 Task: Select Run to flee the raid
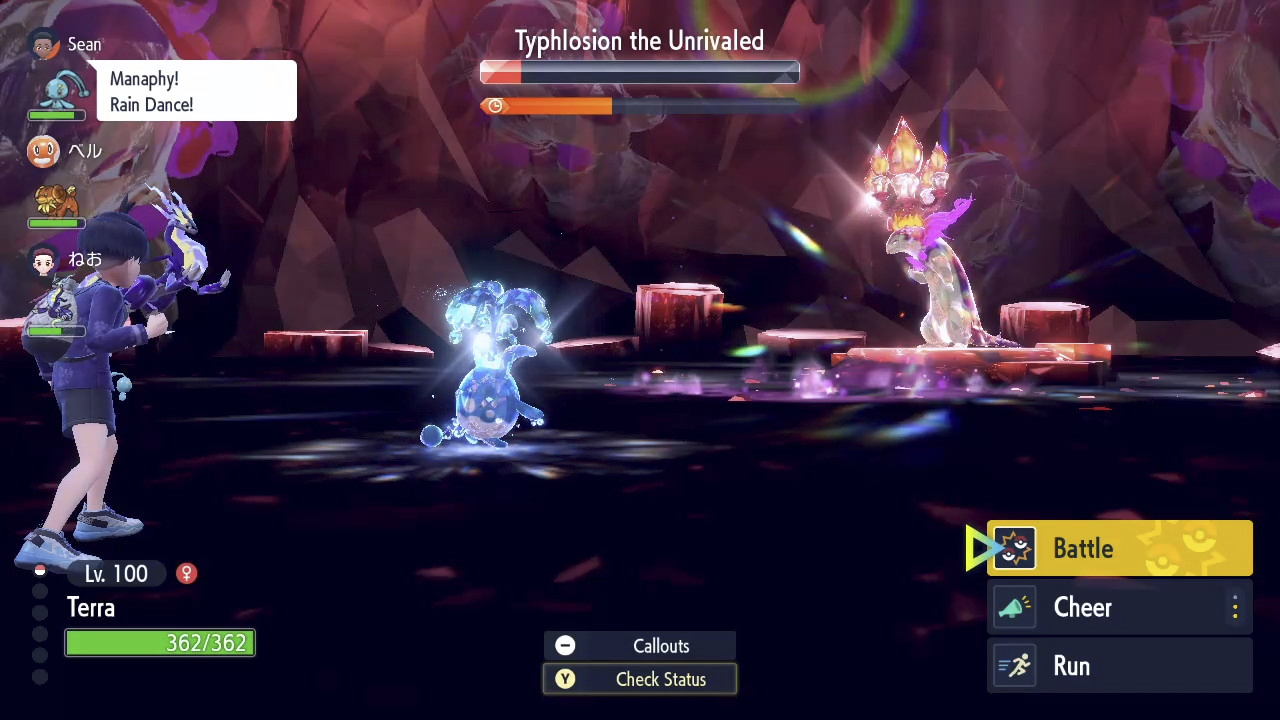pos(1118,666)
